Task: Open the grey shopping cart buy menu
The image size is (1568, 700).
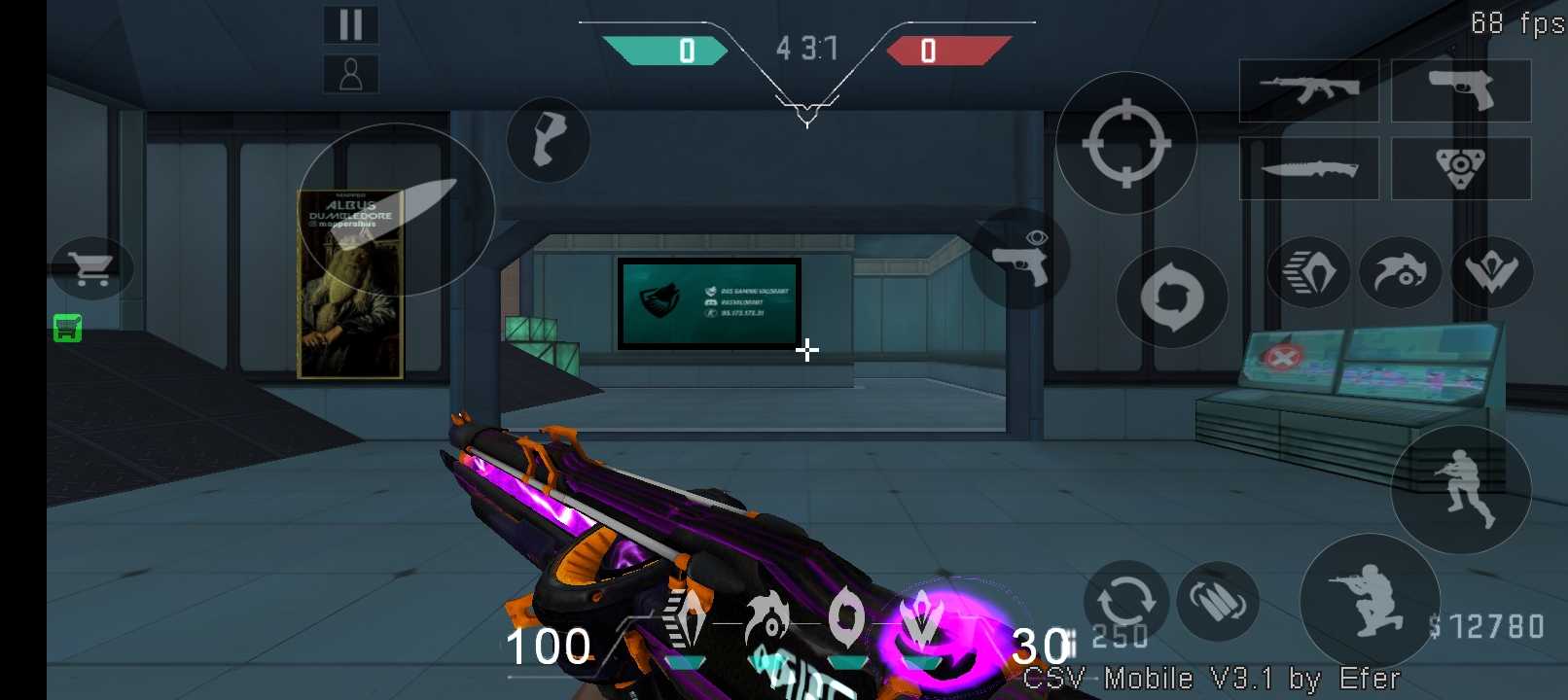Action: pos(91,268)
